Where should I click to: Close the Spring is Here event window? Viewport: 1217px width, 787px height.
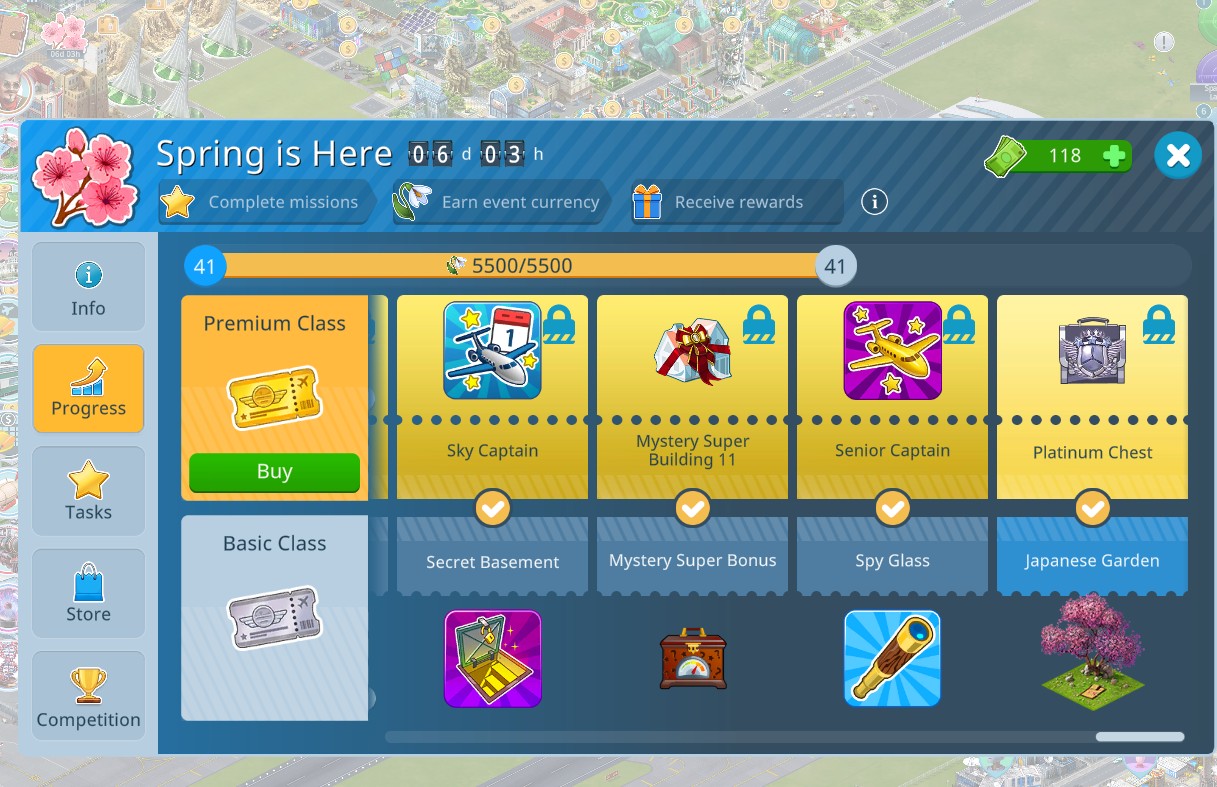1178,155
